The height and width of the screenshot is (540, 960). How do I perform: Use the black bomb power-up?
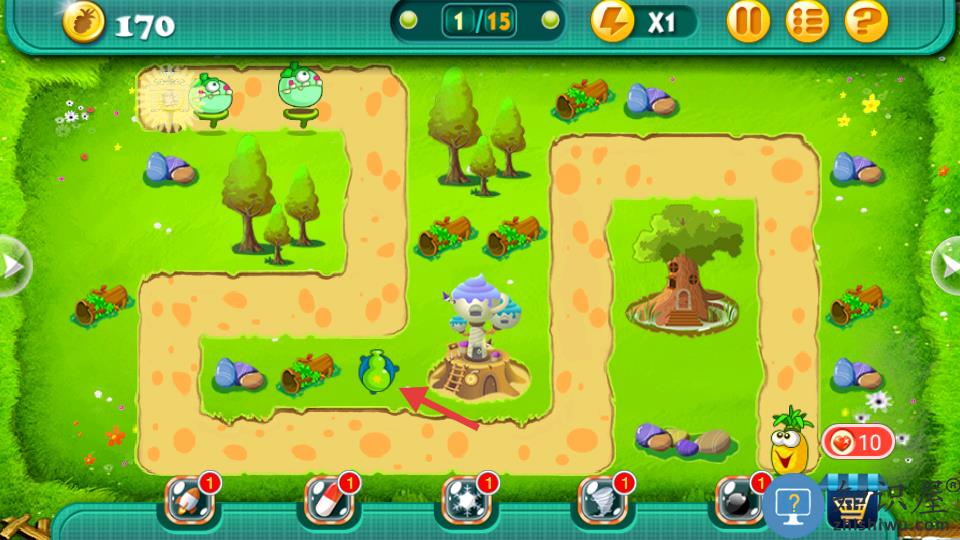(x=738, y=501)
